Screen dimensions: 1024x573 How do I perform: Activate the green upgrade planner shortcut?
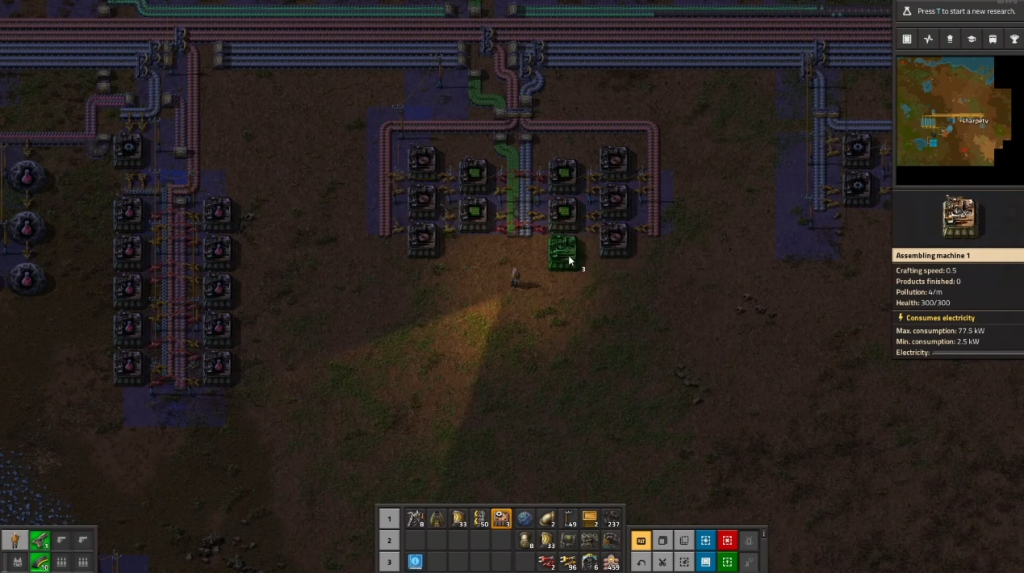(x=727, y=562)
